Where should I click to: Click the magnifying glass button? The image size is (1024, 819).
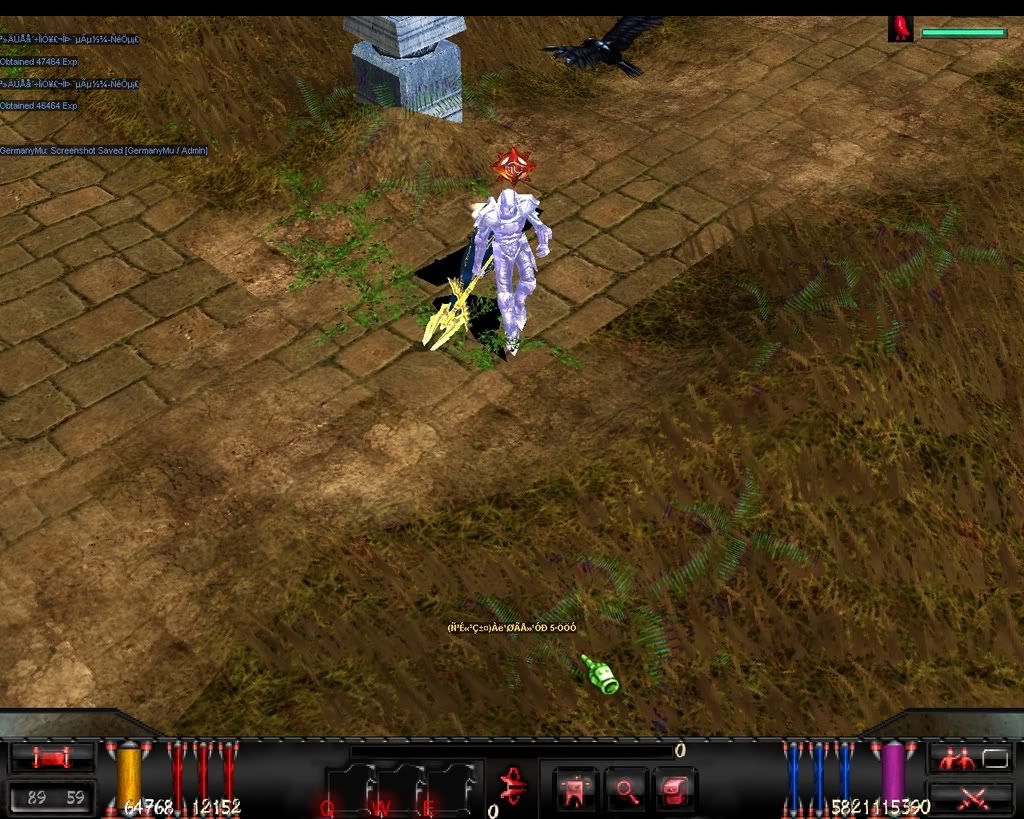[x=626, y=790]
